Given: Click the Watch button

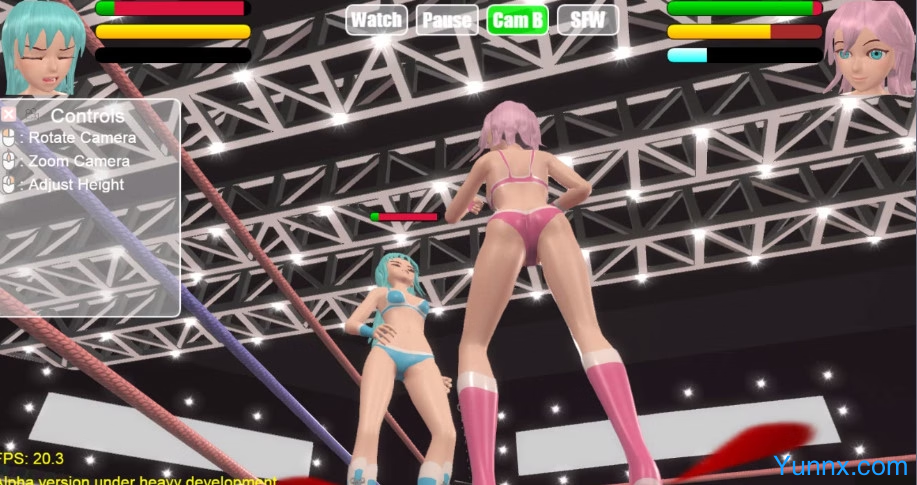Looking at the screenshot, I should [x=377, y=20].
